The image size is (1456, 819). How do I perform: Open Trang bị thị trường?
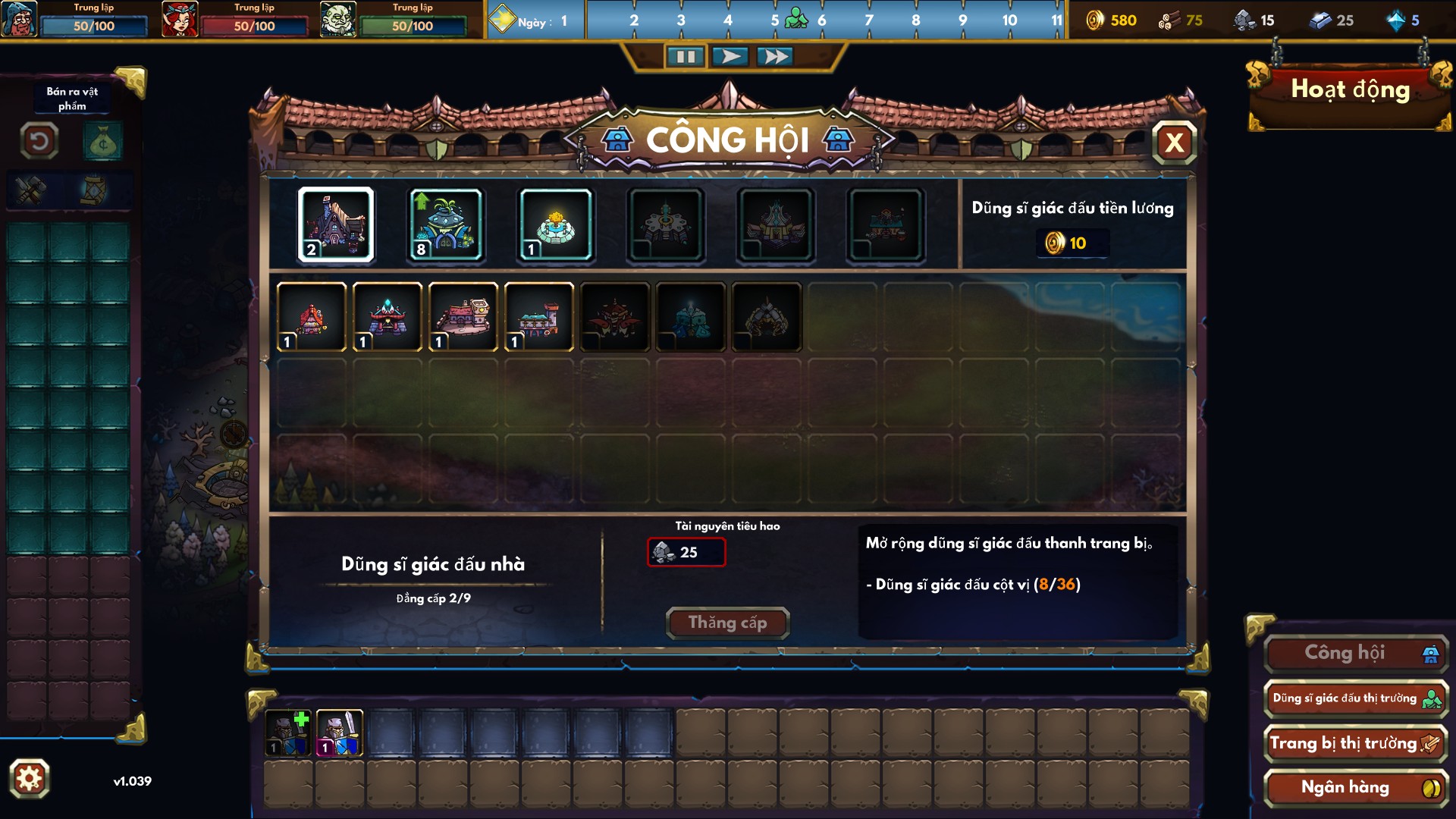1355,742
